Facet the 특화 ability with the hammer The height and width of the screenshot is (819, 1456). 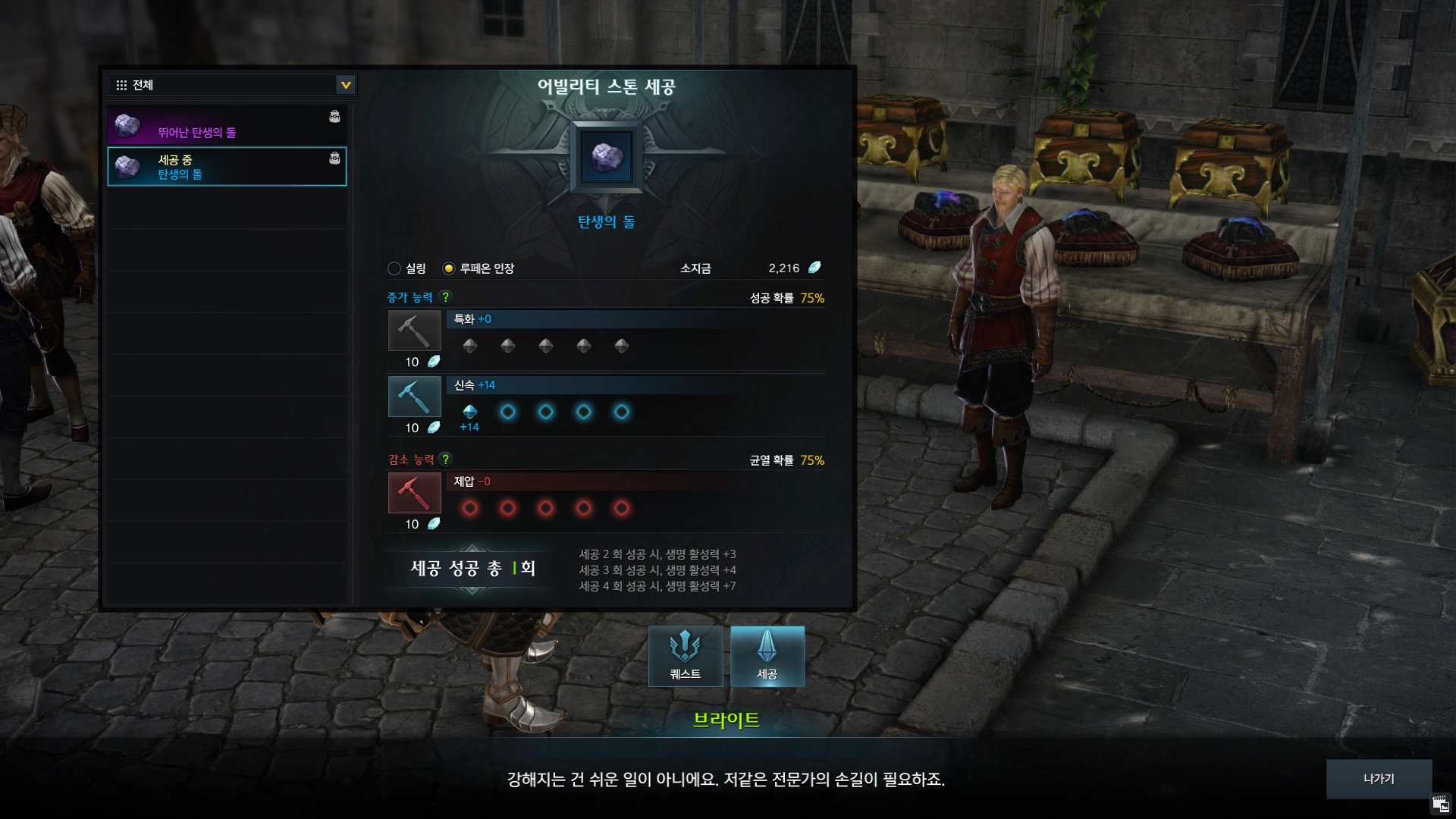point(414,331)
